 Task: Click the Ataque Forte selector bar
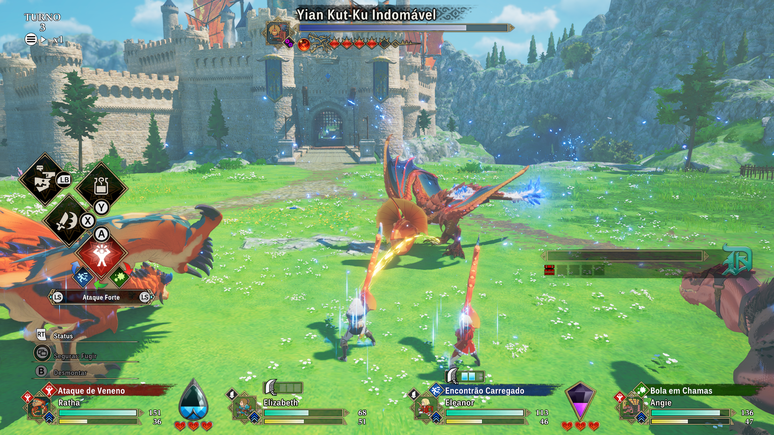click(x=100, y=297)
